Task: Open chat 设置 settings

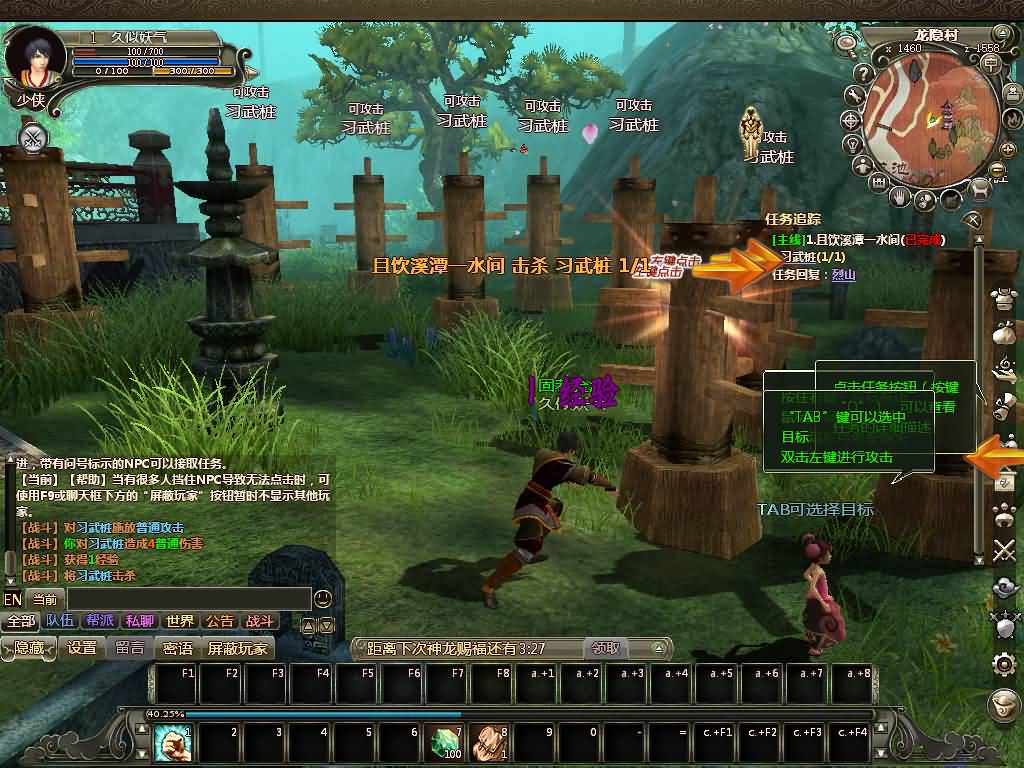Action: (82, 648)
